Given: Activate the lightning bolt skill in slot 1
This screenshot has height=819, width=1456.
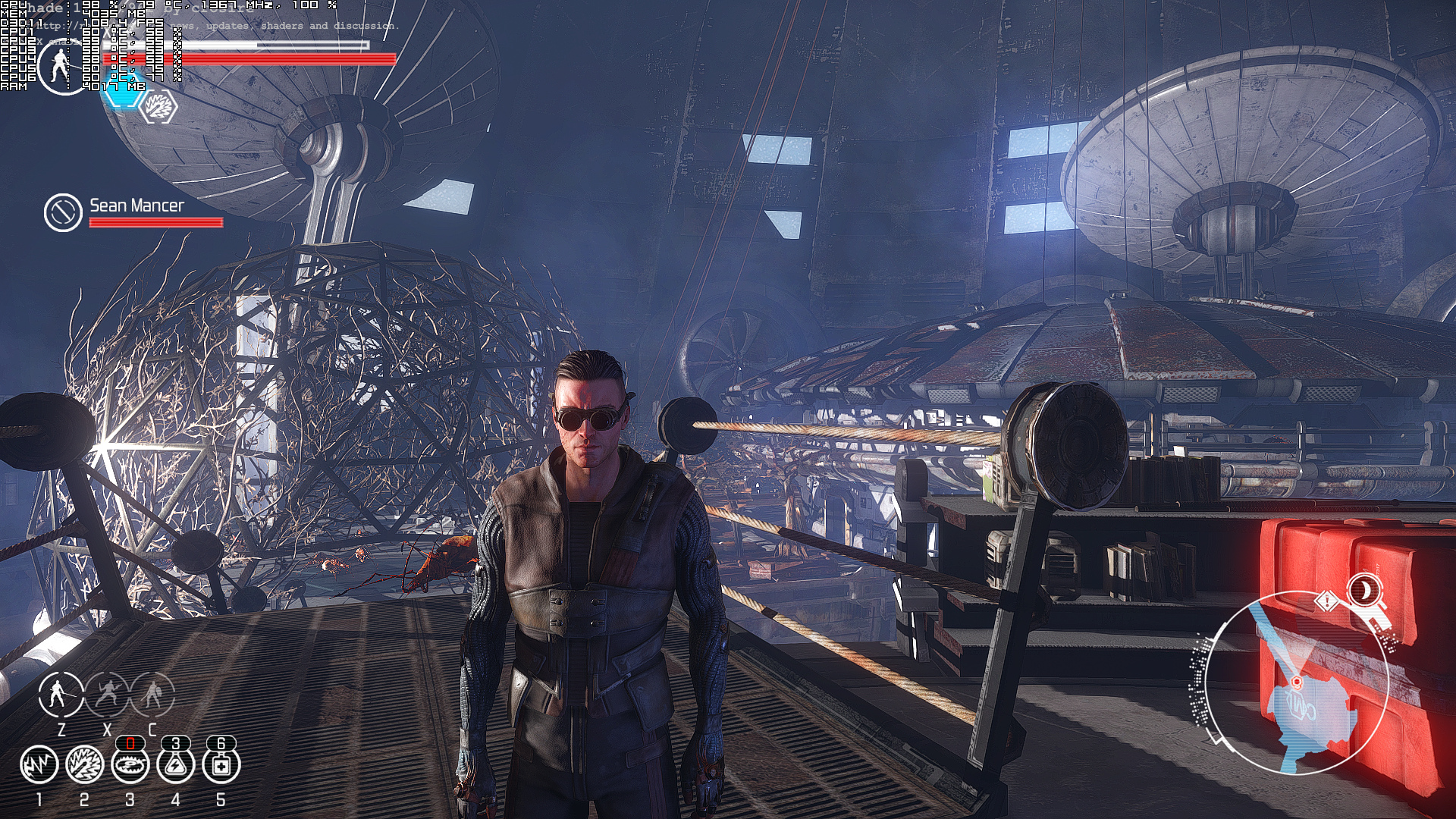Looking at the screenshot, I should coord(39,764).
